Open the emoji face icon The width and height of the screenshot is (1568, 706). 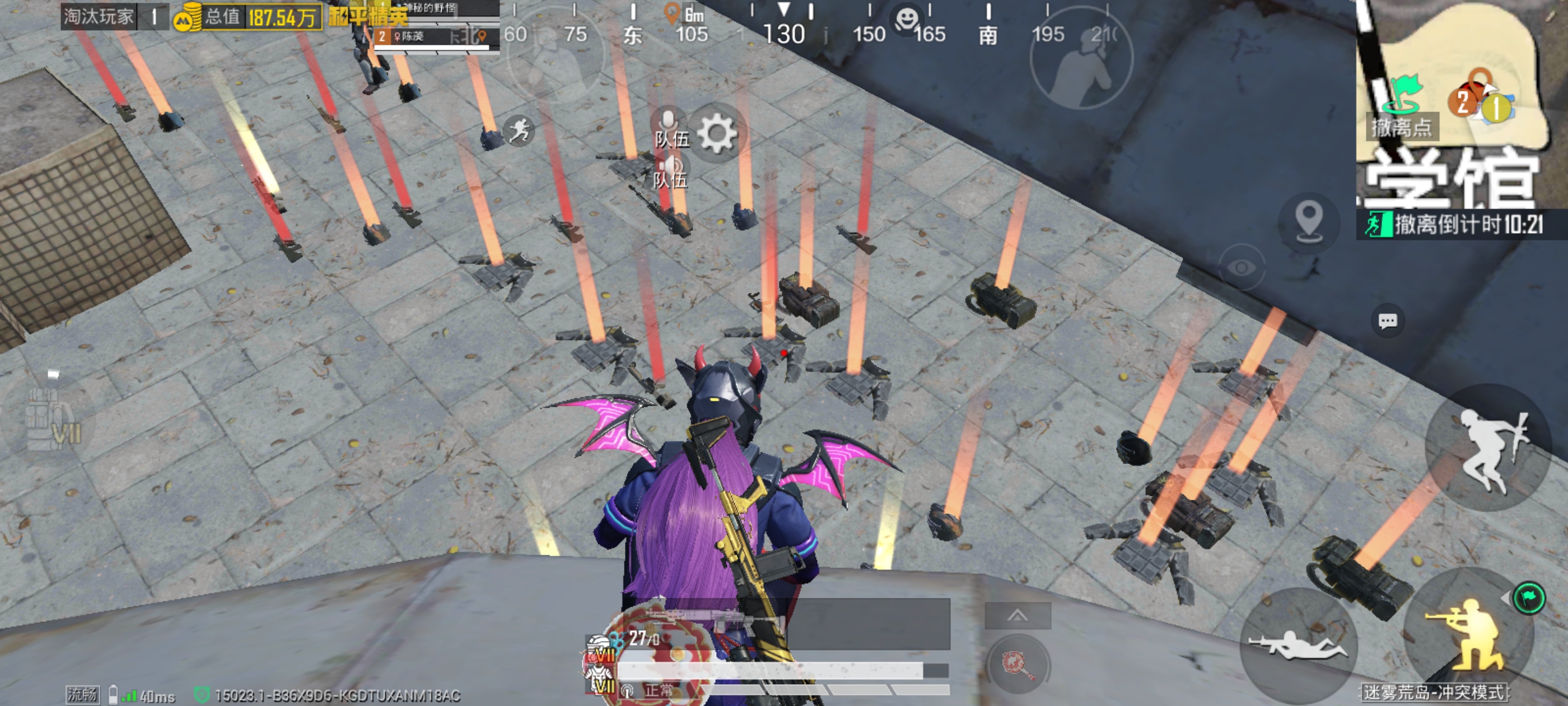pos(906,18)
